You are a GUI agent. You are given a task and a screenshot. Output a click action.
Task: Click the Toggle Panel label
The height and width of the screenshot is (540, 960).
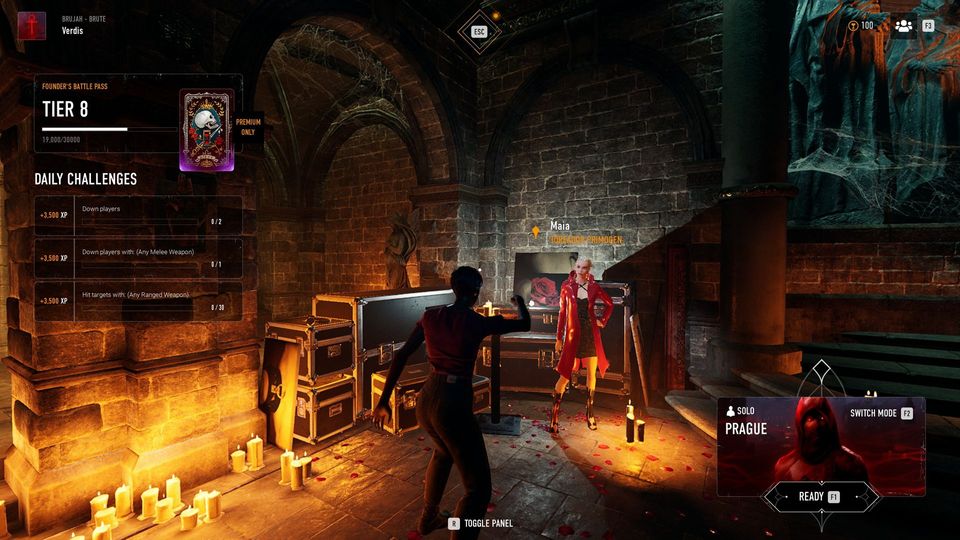click(x=488, y=523)
